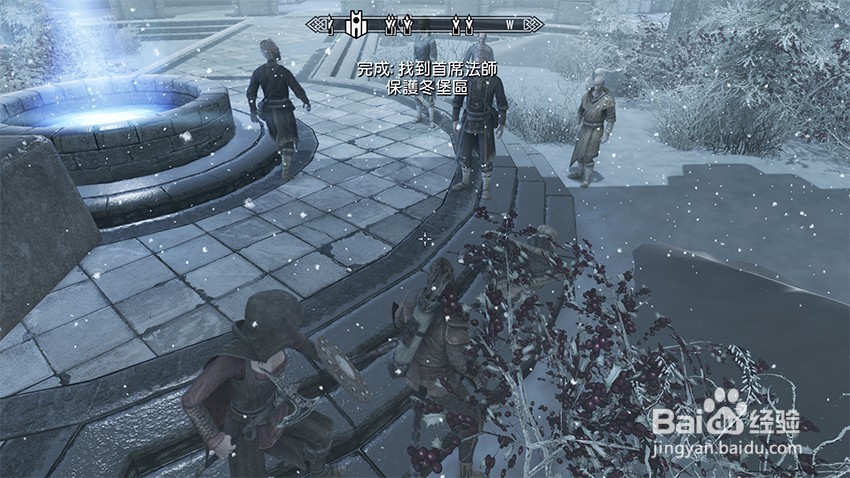Viewport: 850px width, 478px height.
Task: Select the quest objective text about the Arch-Mage
Action: click(429, 71)
